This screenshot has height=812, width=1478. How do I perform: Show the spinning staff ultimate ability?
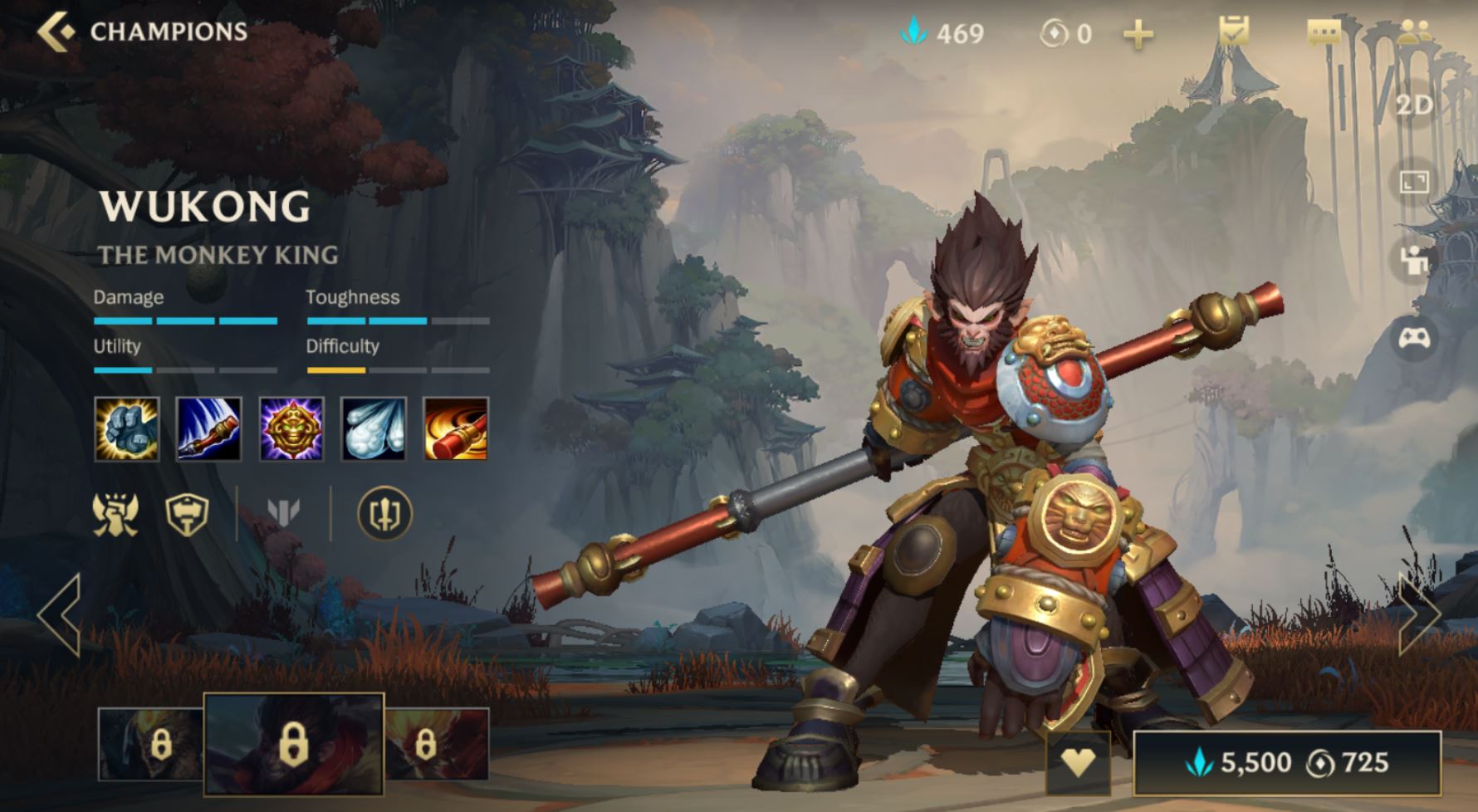tap(456, 428)
